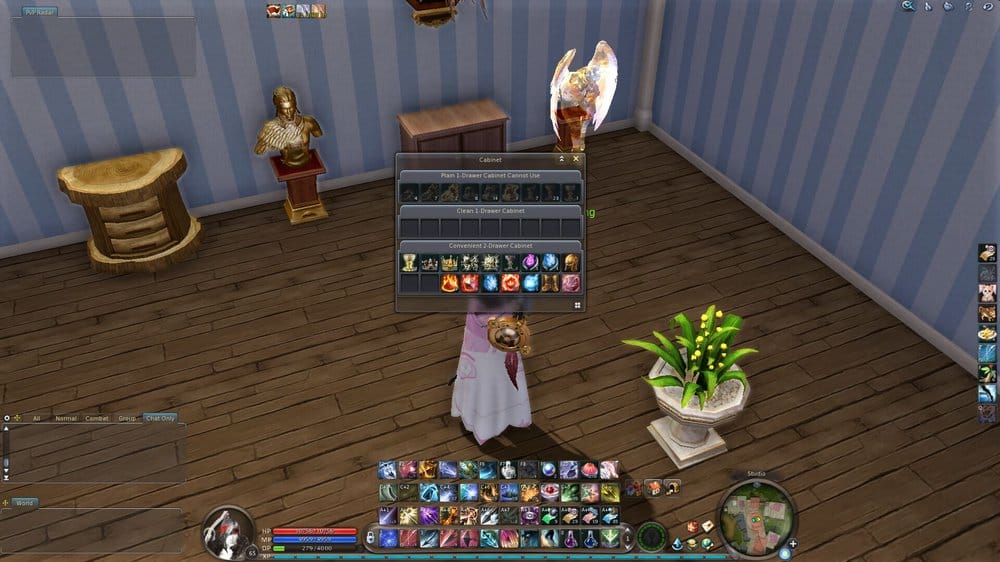This screenshot has width=1000, height=562.
Task: Choose the golden crown item in the cabinet
Action: point(450,263)
